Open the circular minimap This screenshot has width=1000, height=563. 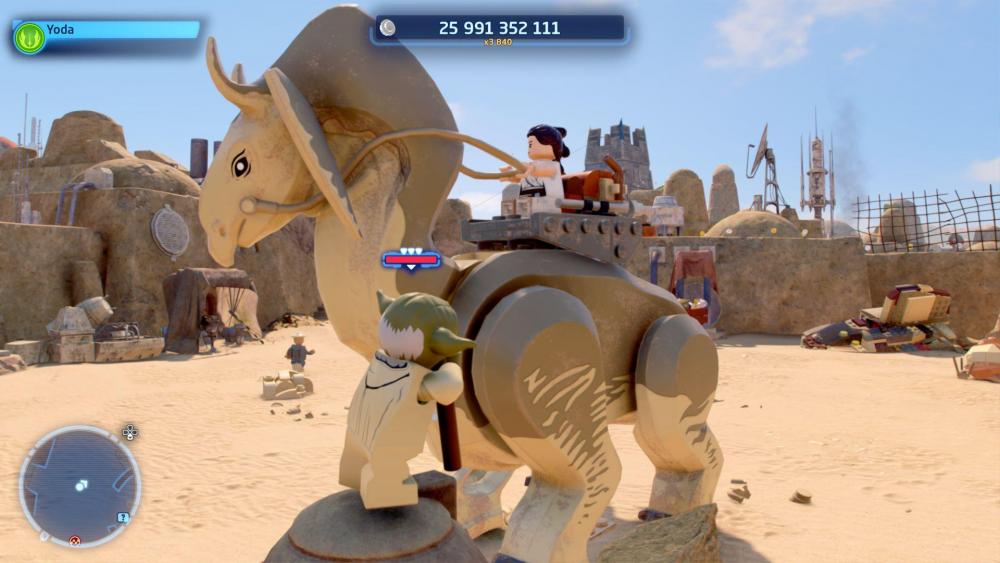coord(79,486)
